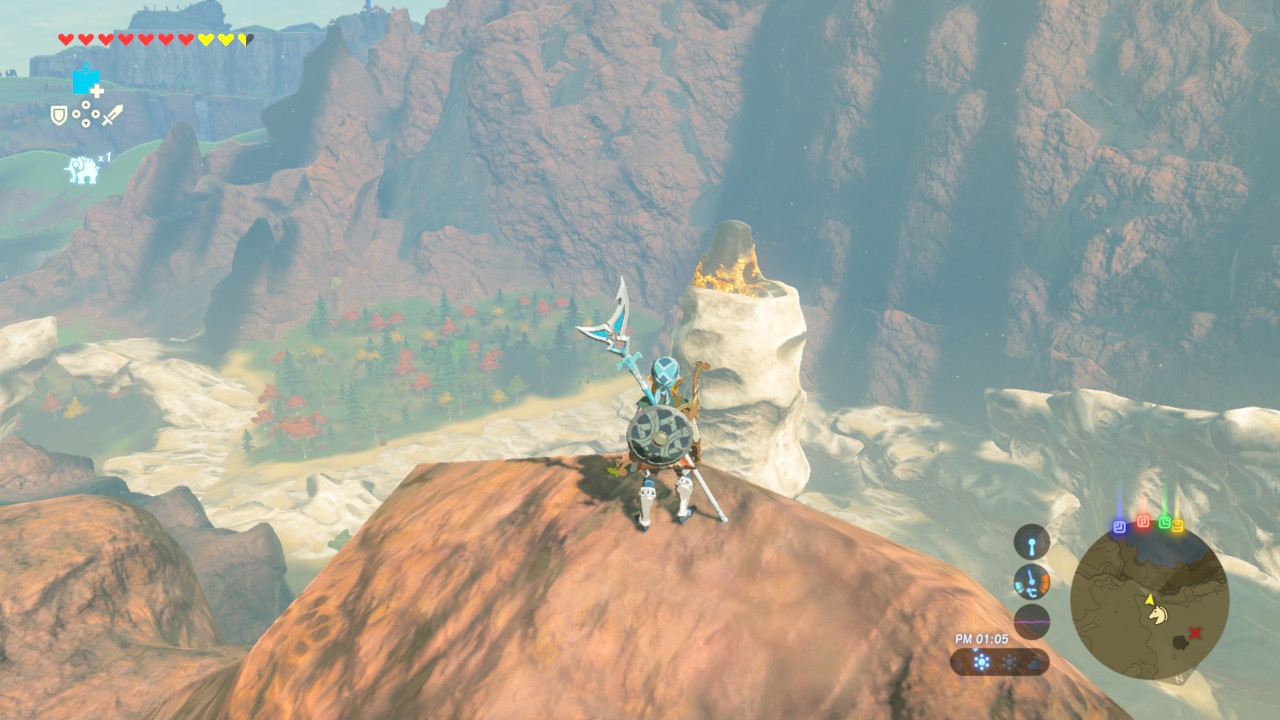Open the Sheikah Sensor icon

(x=1031, y=542)
